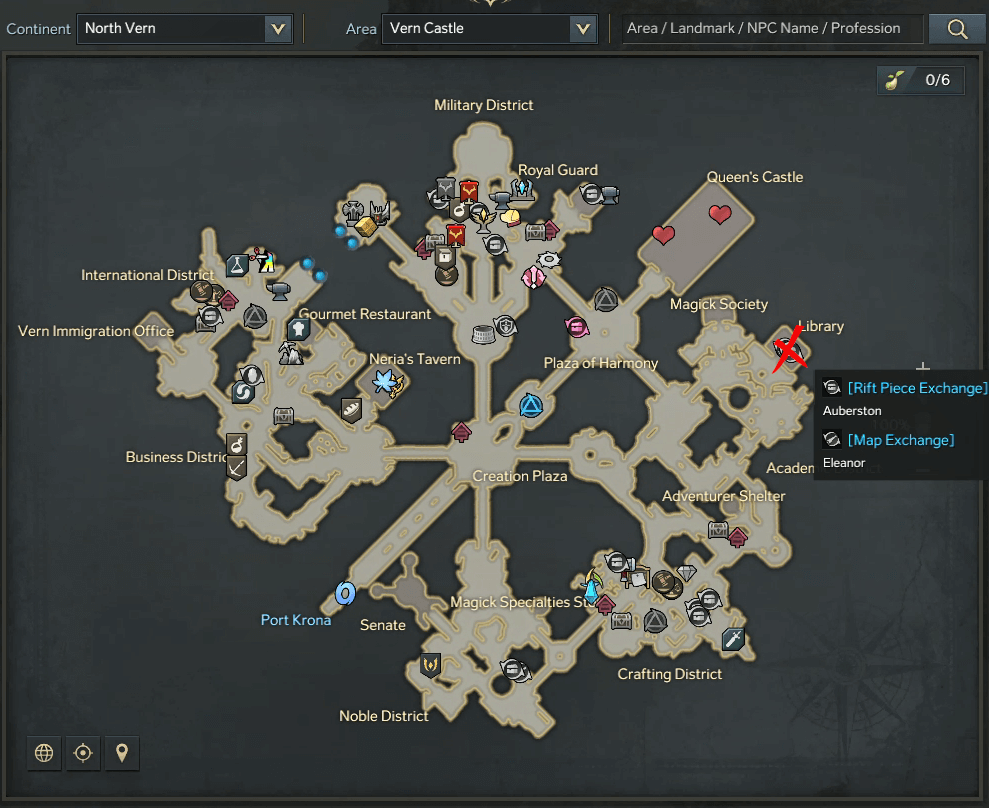
Task: Select the wheelchair icon in Business District
Action: 236,444
